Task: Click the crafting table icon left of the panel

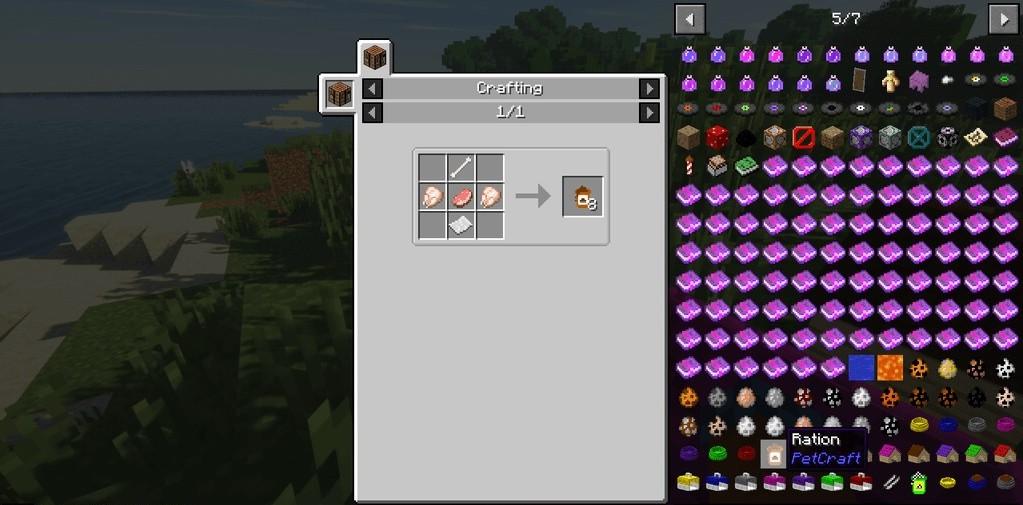Action: click(x=338, y=95)
